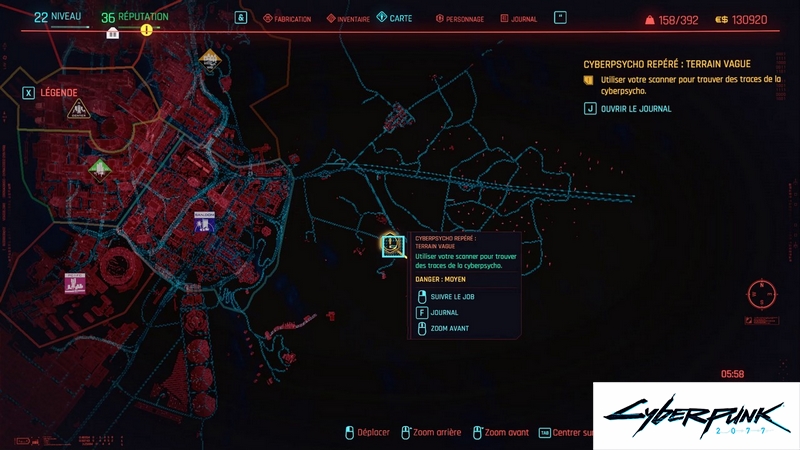Click the blue Mailbox map marker

click(x=205, y=223)
